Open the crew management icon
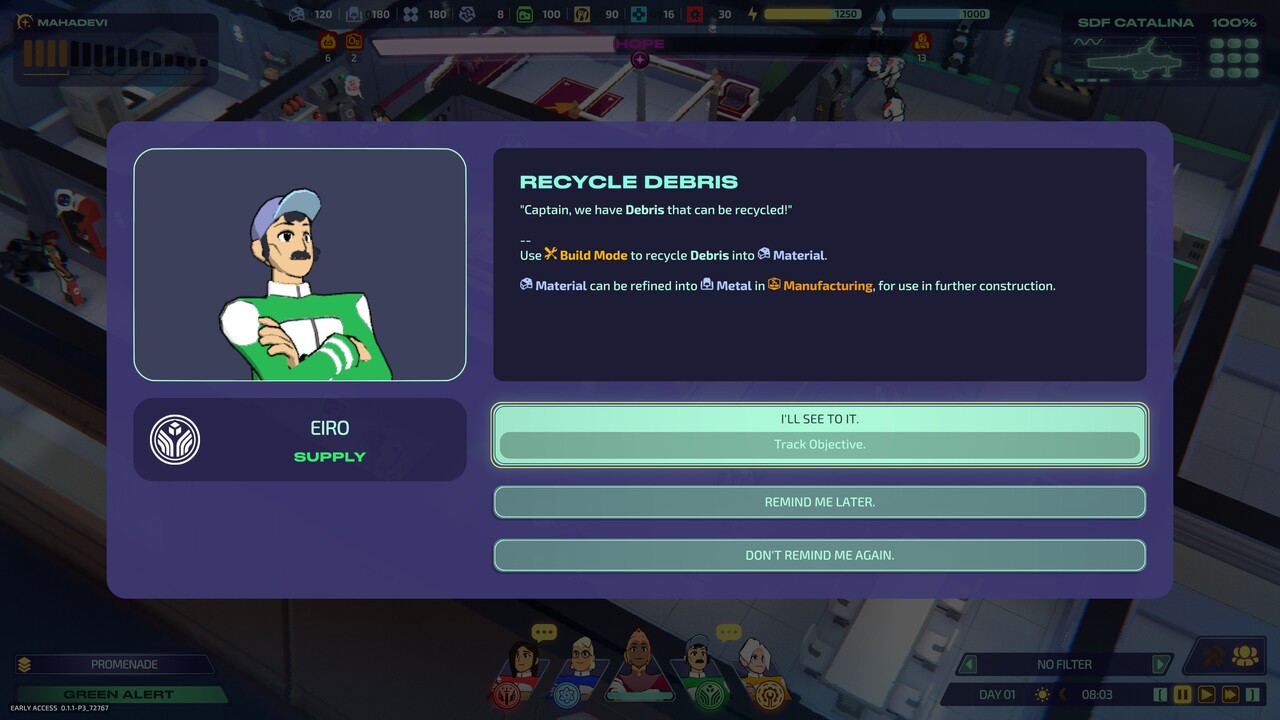 (x=1245, y=656)
